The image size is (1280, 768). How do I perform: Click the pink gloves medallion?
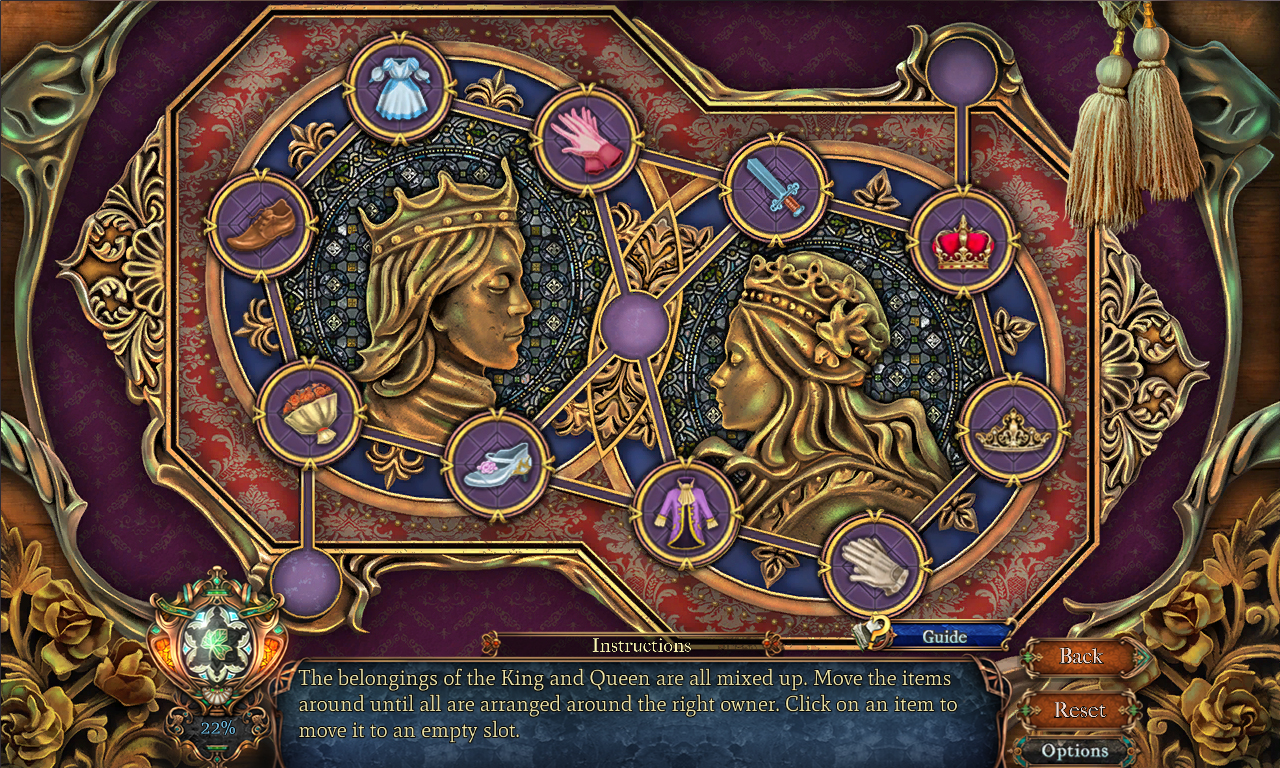[x=590, y=140]
